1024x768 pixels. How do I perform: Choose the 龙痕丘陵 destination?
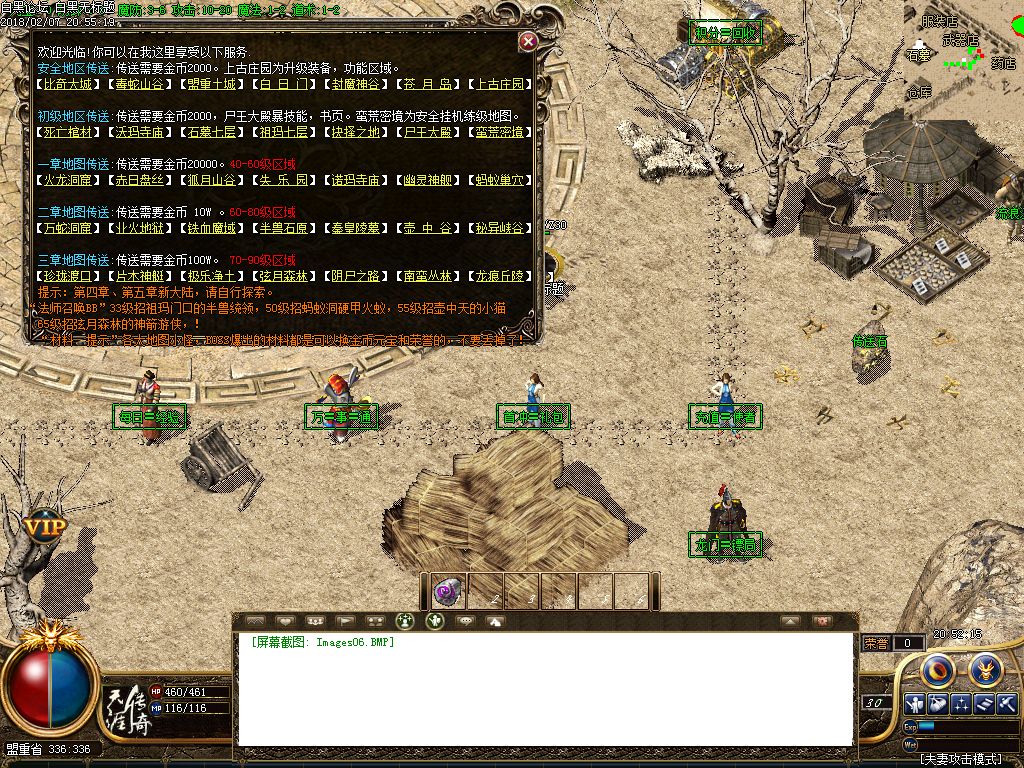click(502, 276)
